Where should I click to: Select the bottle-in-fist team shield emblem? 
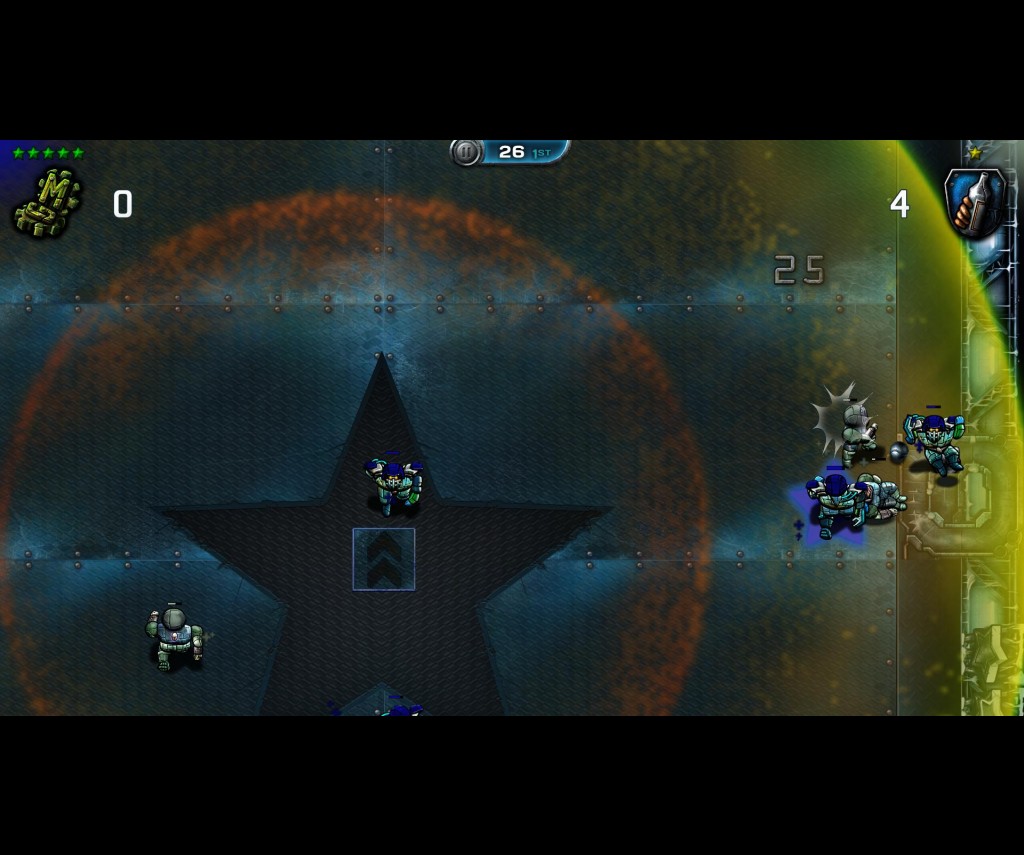(975, 203)
